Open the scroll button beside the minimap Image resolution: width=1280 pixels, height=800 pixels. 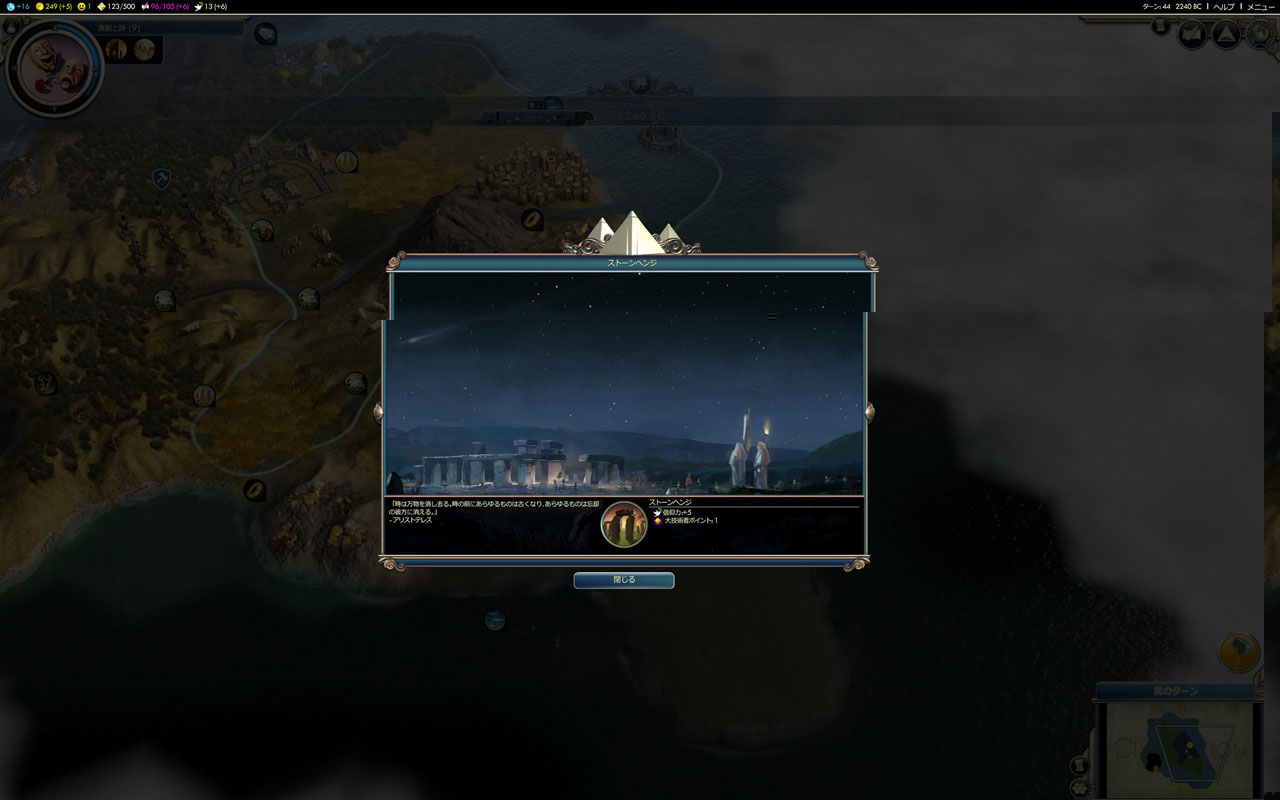click(1080, 765)
